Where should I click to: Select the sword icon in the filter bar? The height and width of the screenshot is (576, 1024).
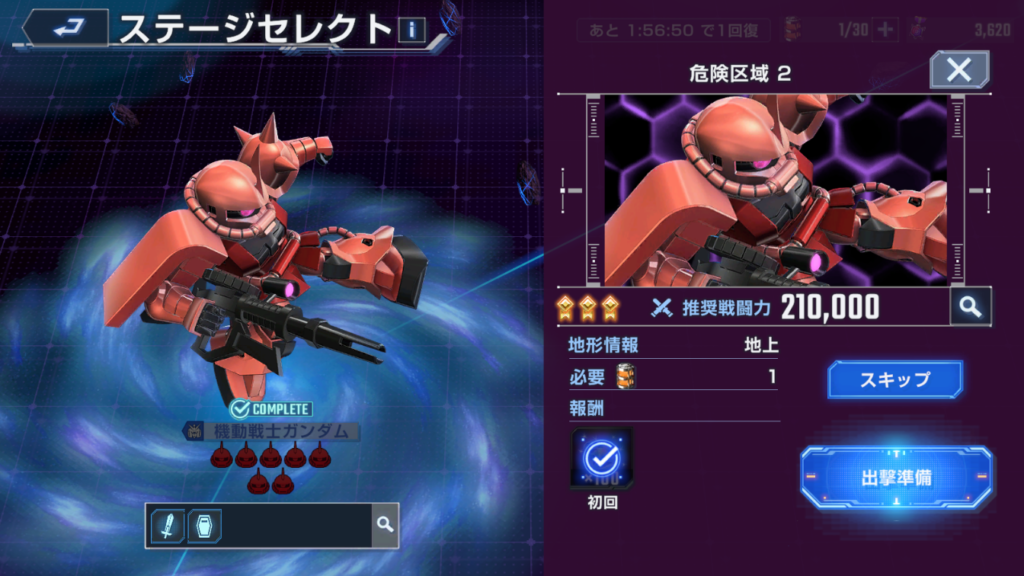pos(167,525)
